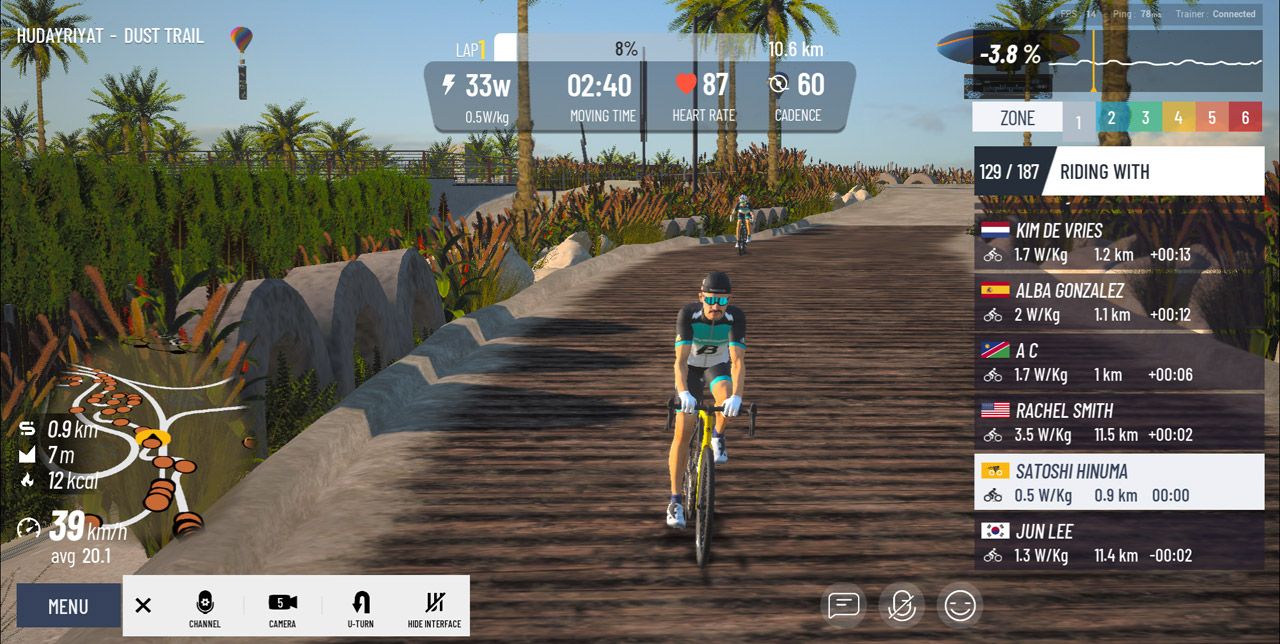1280x644 pixels.
Task: Select the Channel option
Action: [x=204, y=607]
